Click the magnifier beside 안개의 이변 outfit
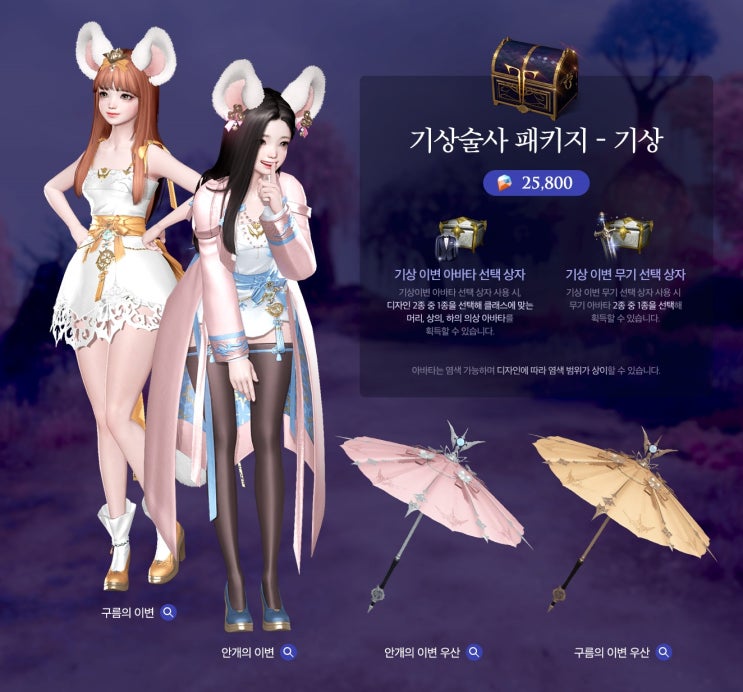Screen dimensions: 743x692 pos(288,652)
